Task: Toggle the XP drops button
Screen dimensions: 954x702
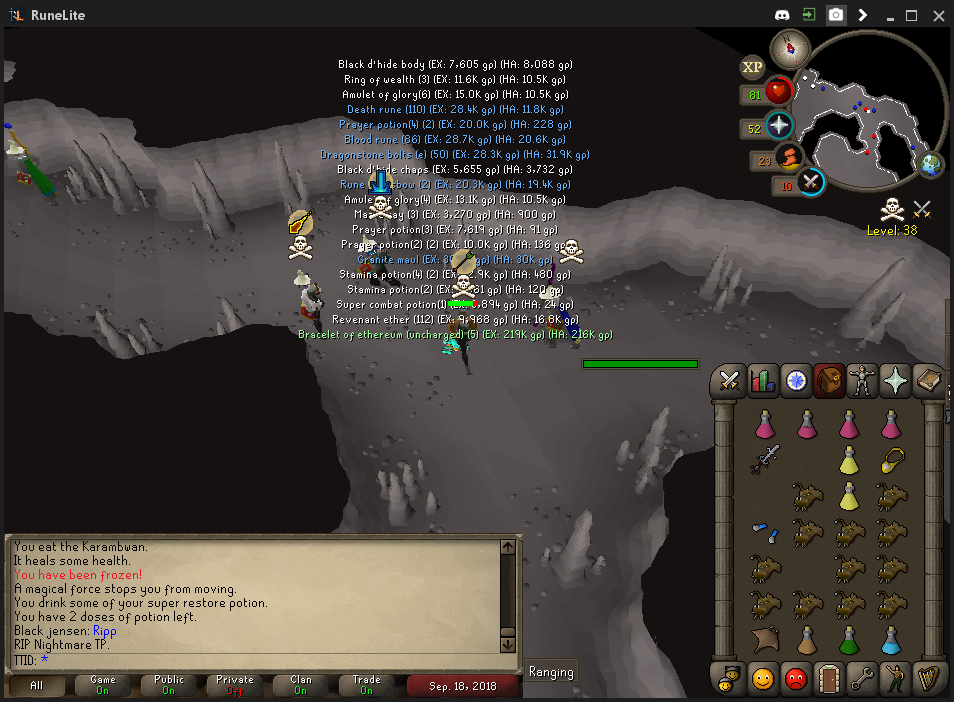Action: (x=752, y=67)
